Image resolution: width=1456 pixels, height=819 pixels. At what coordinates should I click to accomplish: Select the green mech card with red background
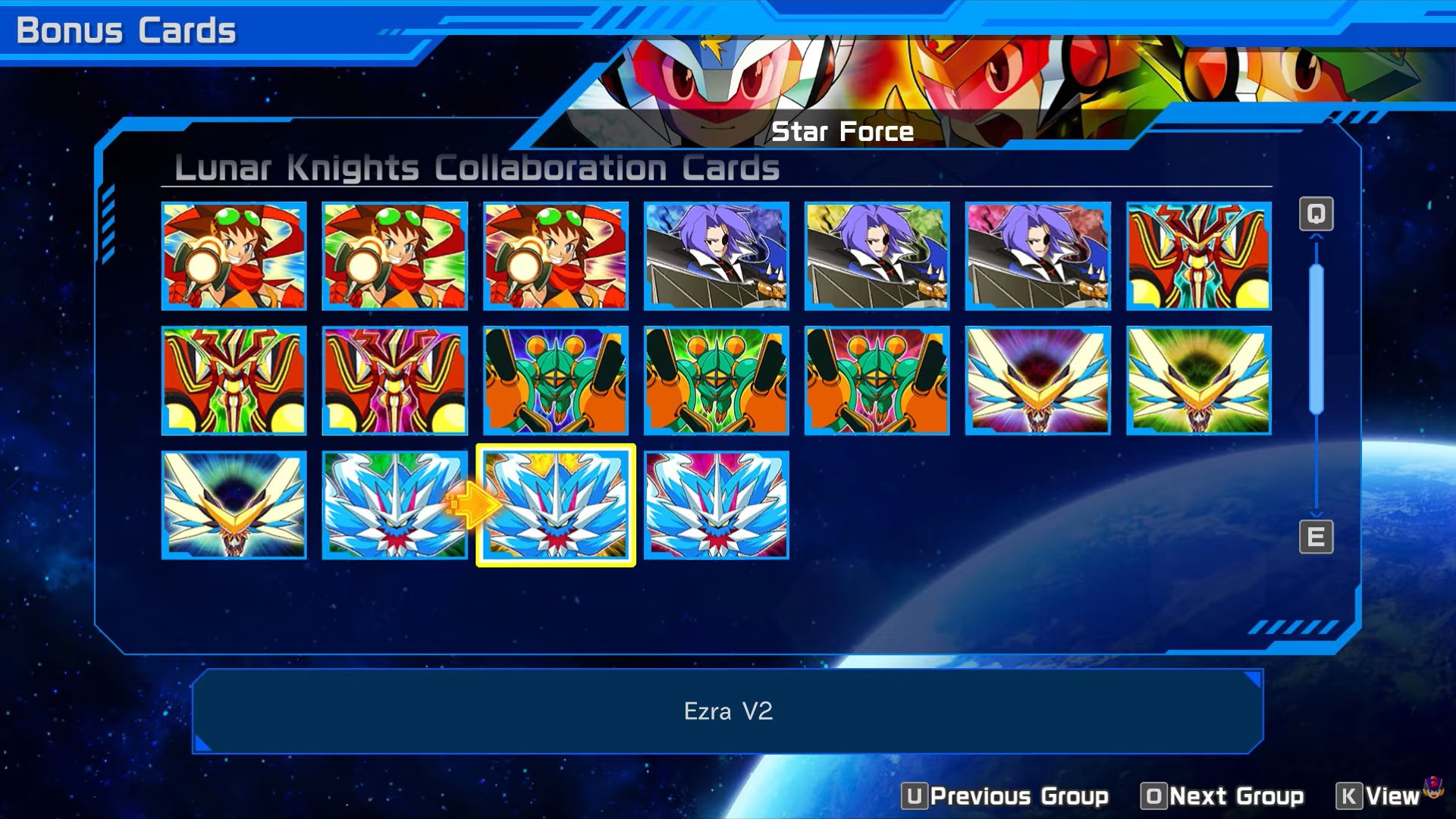(877, 381)
